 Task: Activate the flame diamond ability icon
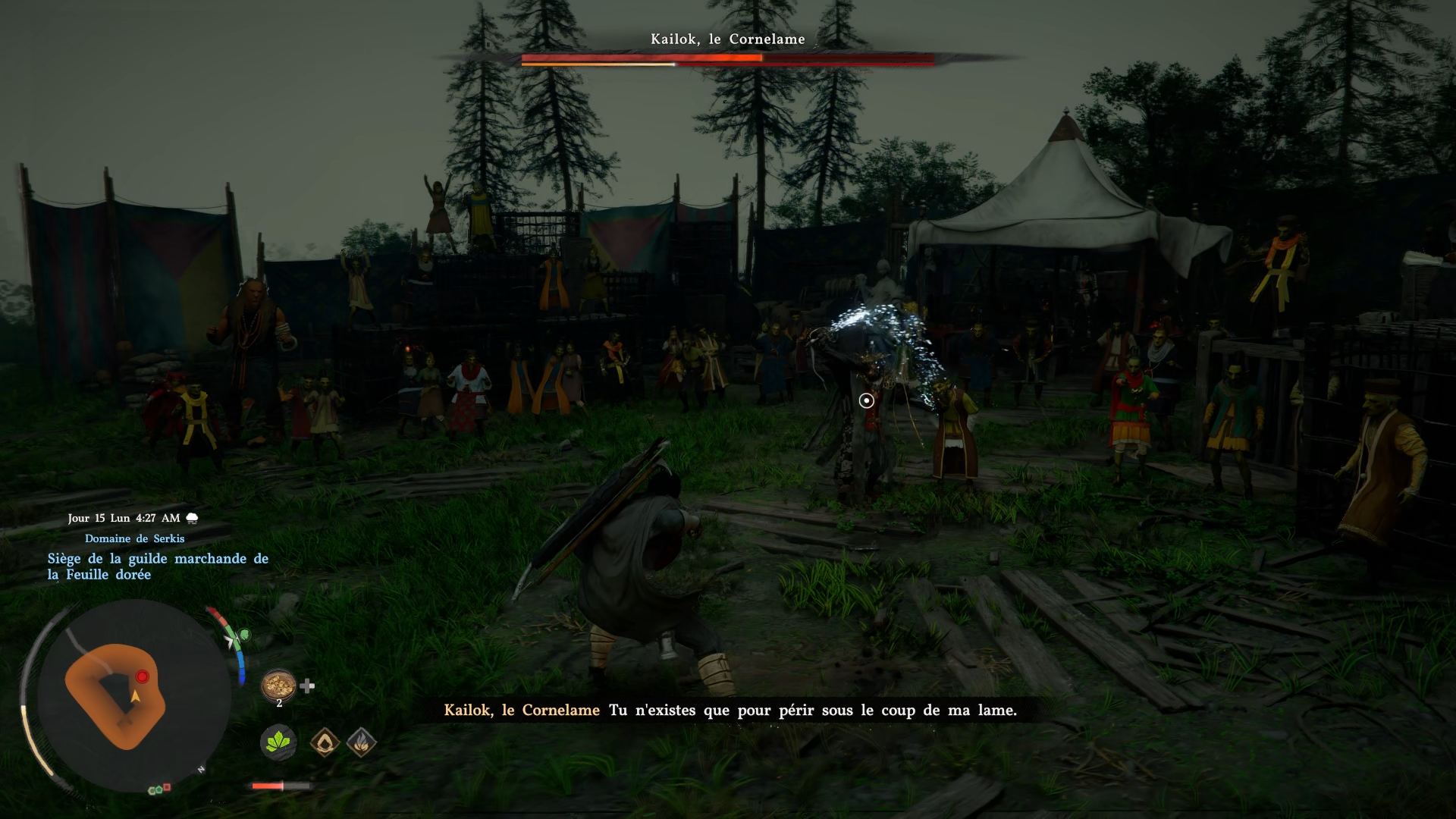pos(362,742)
